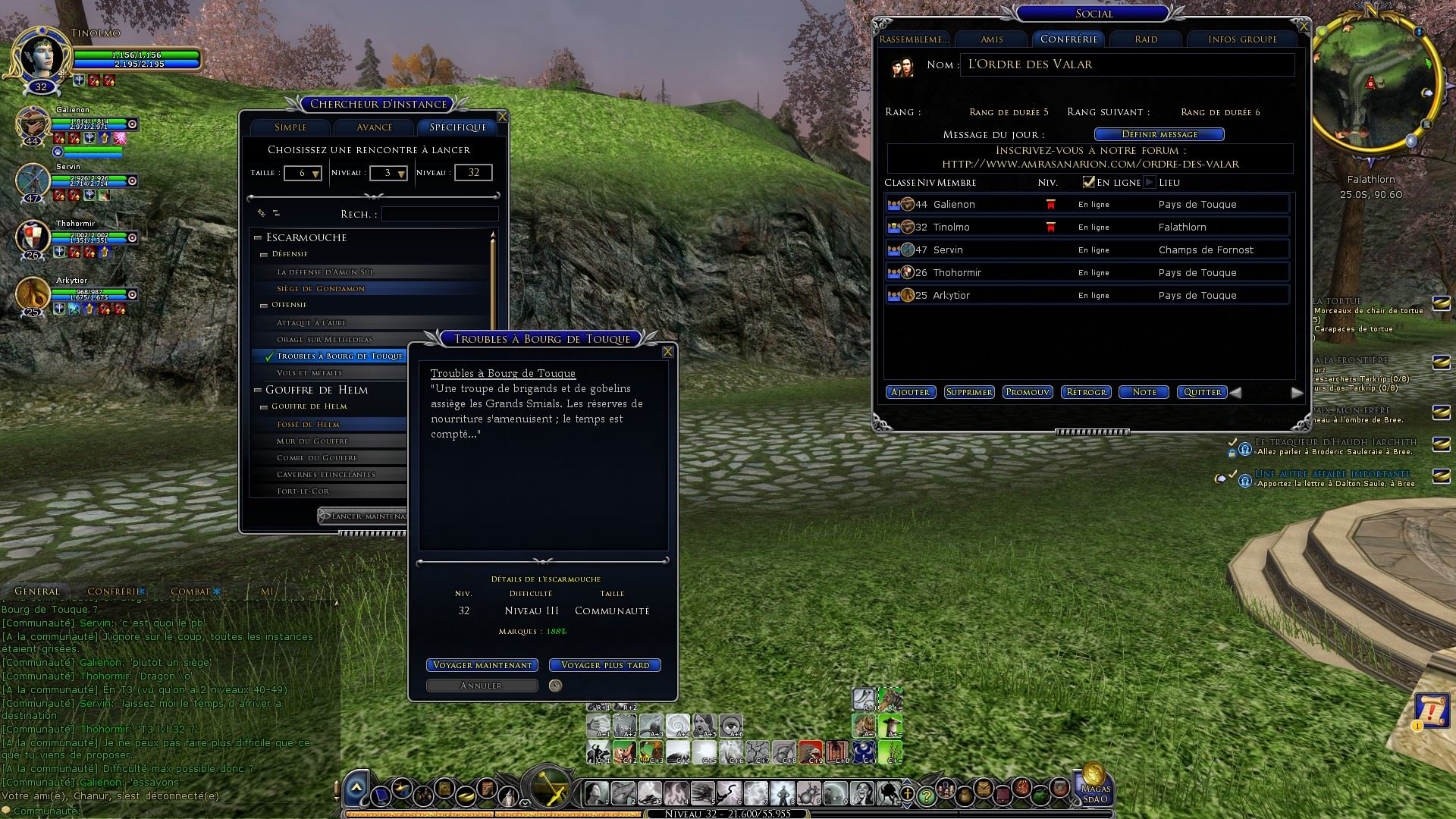Click the skirmish search field

pyautogui.click(x=440, y=215)
